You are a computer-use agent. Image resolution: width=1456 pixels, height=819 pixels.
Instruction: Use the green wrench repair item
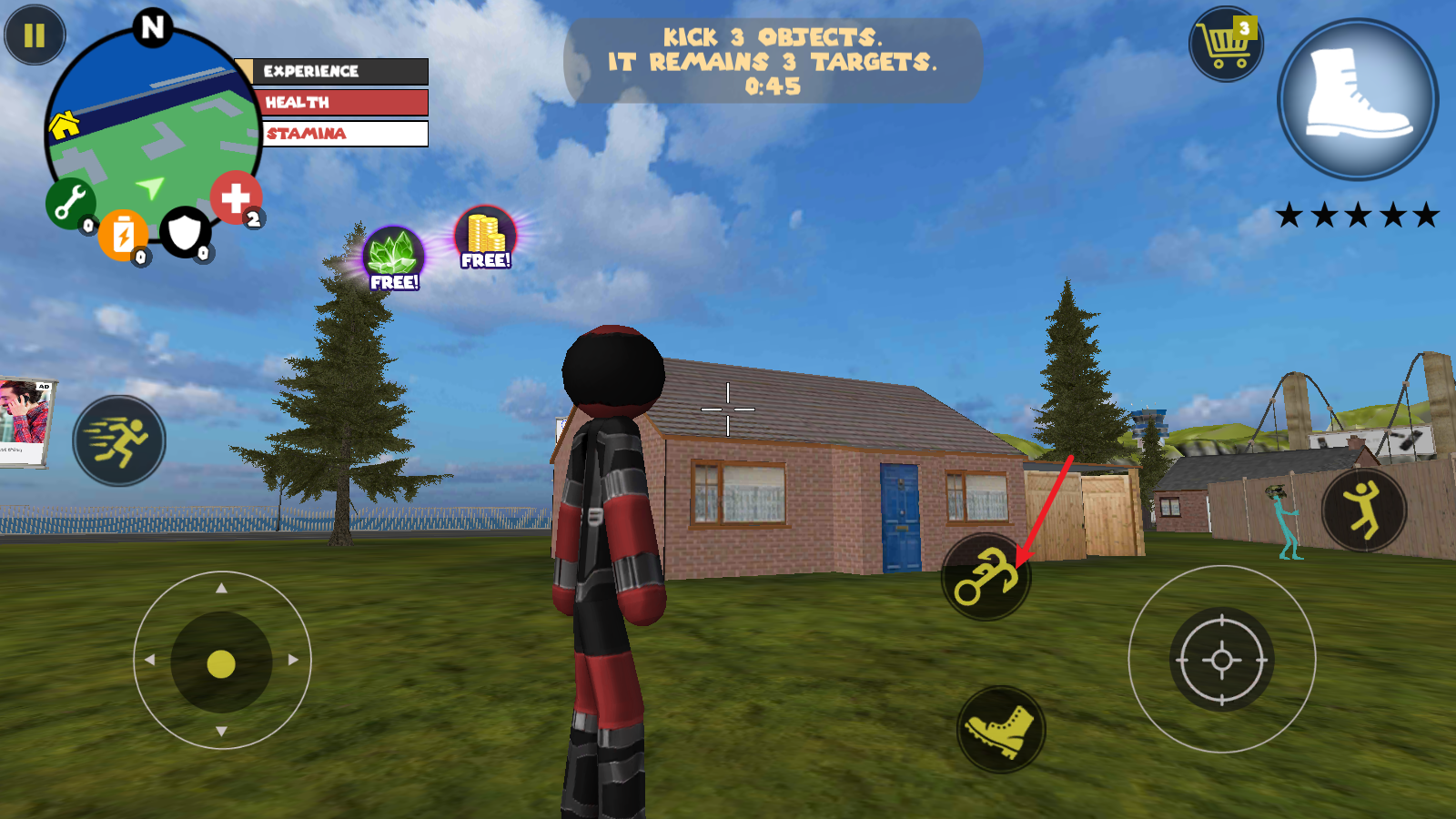[x=70, y=203]
